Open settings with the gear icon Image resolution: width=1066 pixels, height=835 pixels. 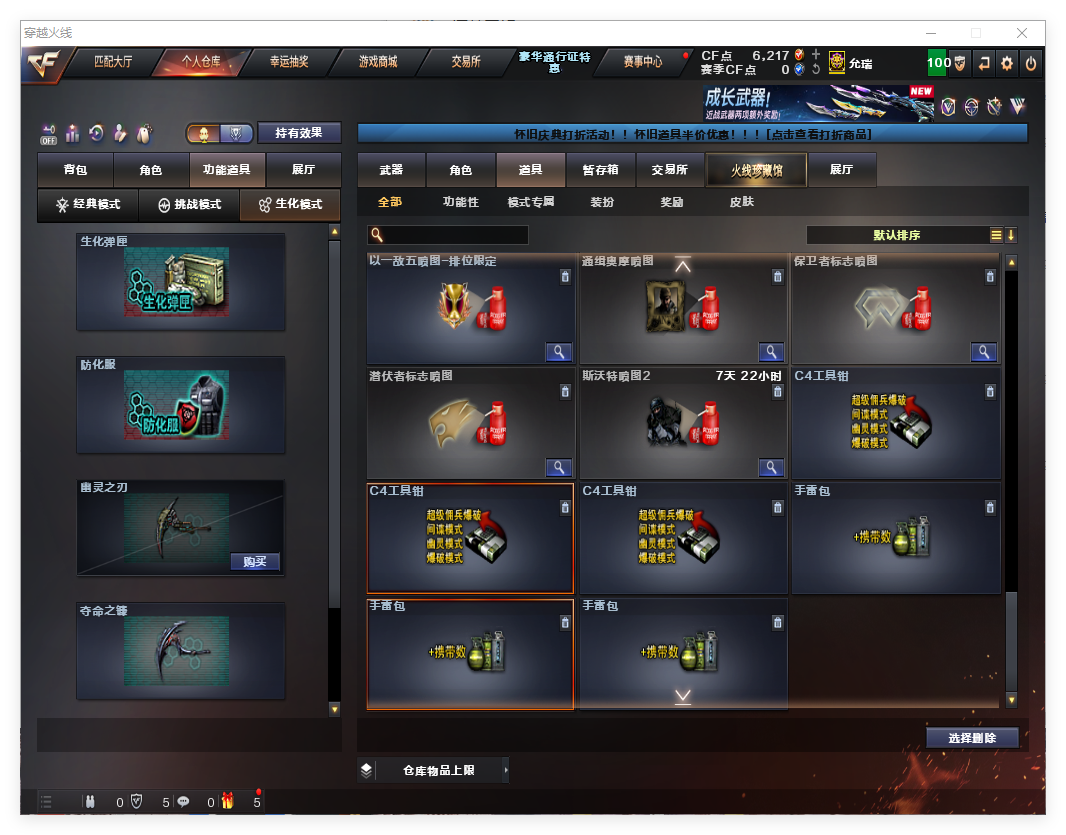click(1007, 63)
